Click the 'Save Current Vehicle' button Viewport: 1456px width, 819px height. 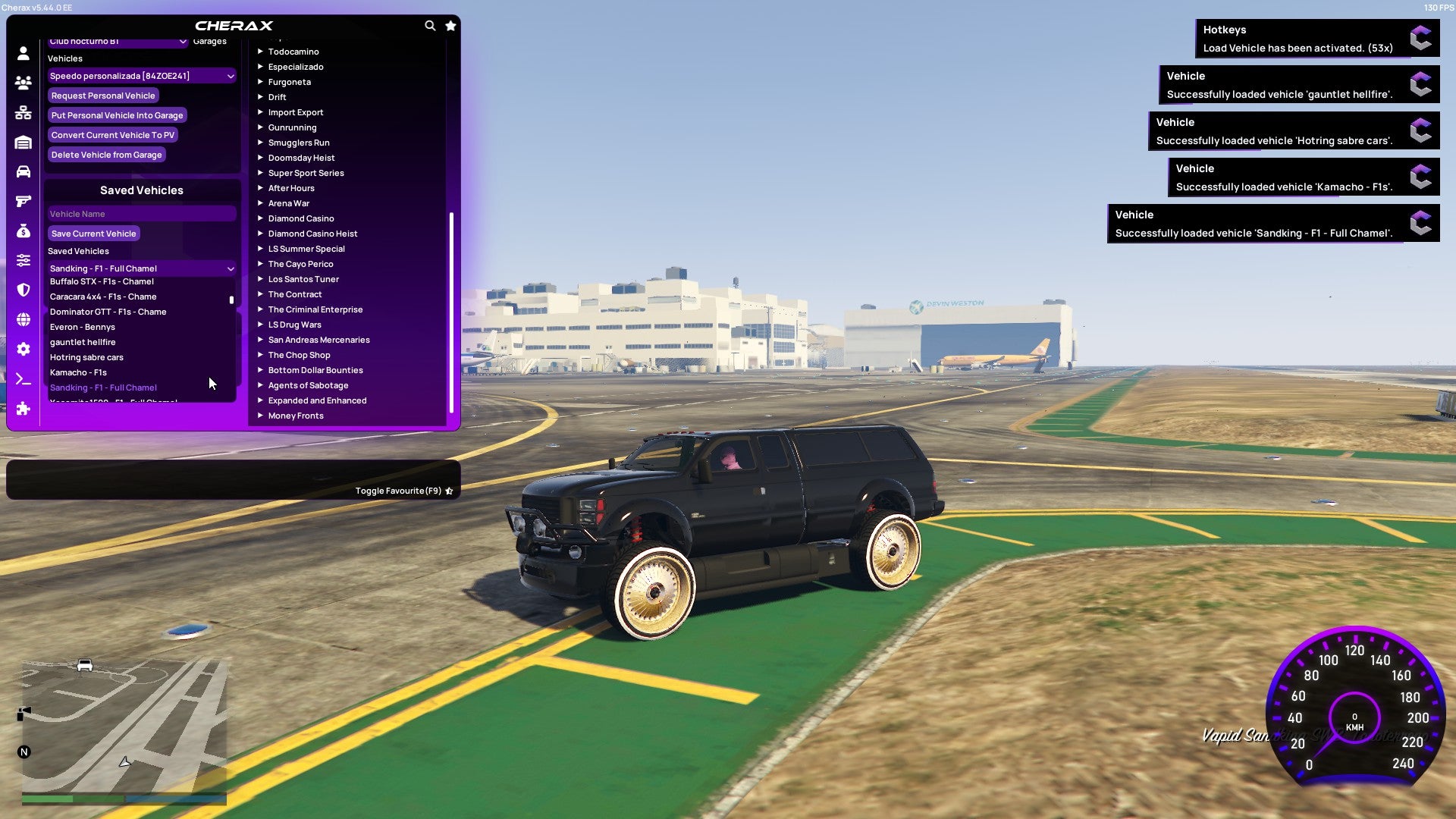[x=93, y=233]
